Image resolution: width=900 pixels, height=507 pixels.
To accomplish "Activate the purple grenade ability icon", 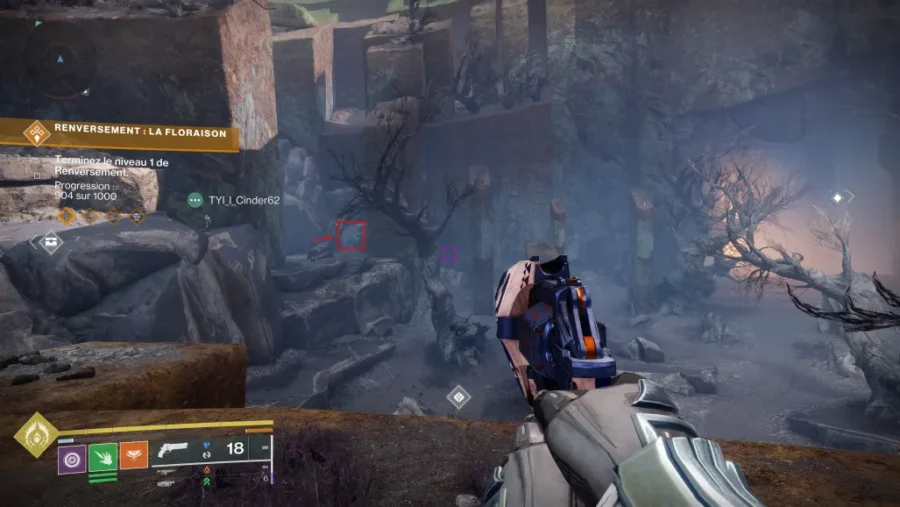I will coord(71,458).
